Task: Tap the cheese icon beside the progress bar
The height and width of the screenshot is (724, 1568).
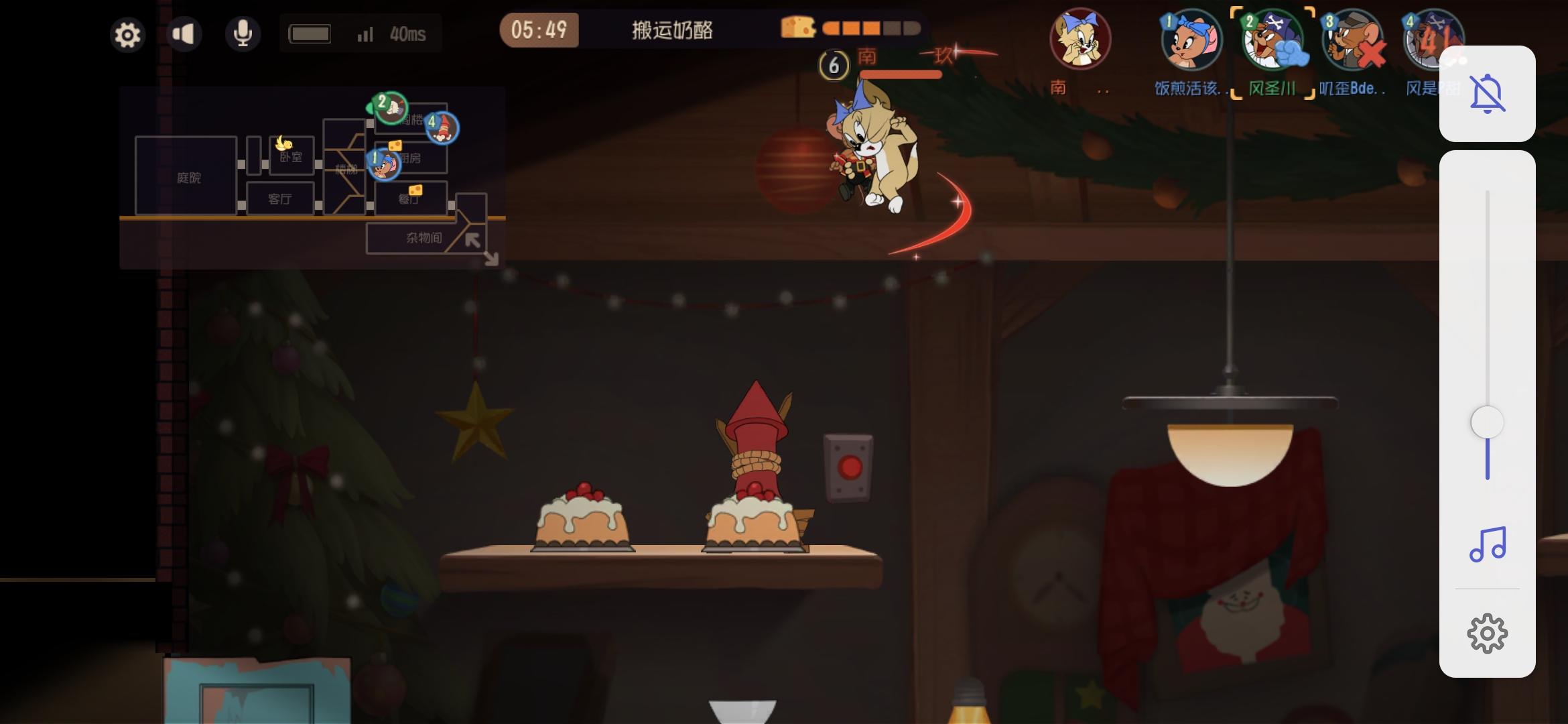Action: coord(798,28)
